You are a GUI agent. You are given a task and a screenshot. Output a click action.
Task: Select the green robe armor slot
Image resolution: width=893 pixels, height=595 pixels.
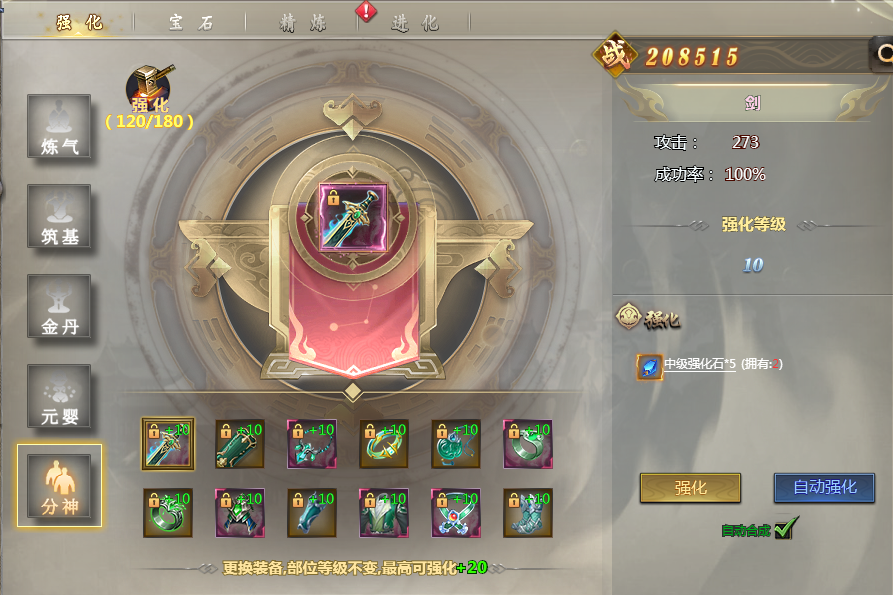click(384, 514)
